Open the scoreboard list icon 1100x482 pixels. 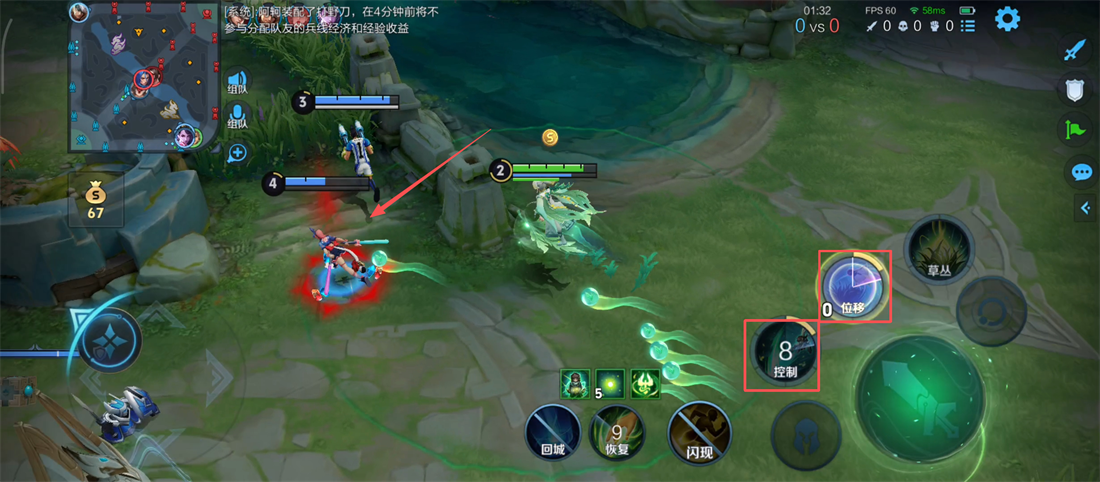(x=967, y=25)
